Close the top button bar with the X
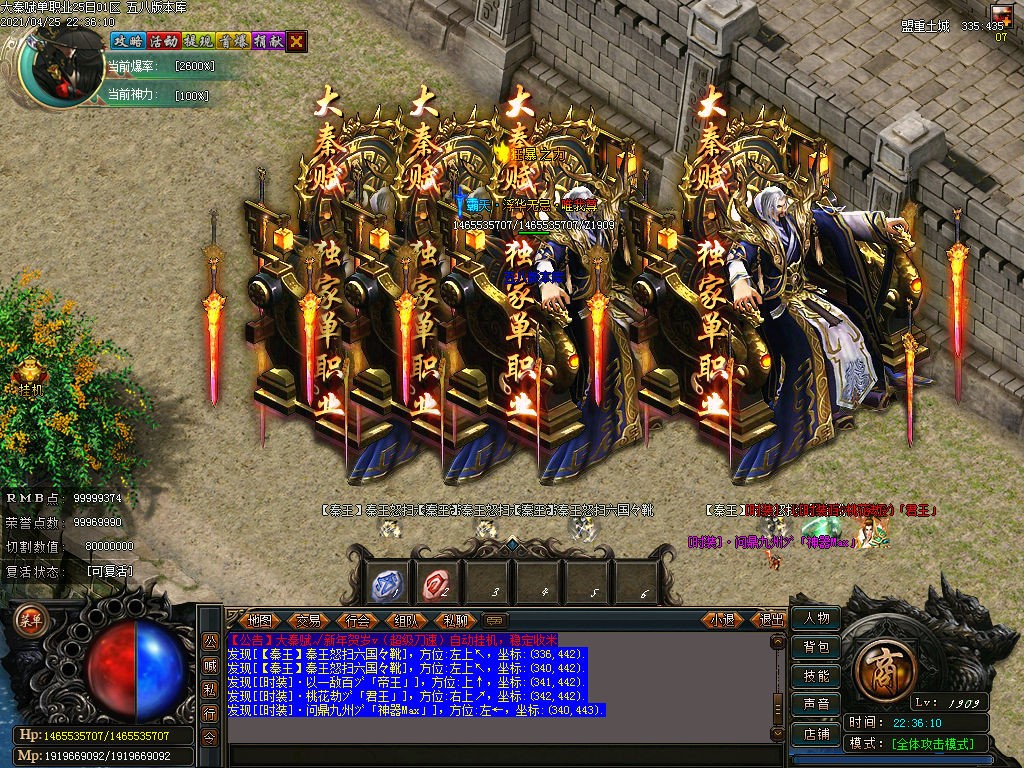Viewport: 1024px width, 768px height. coord(297,41)
